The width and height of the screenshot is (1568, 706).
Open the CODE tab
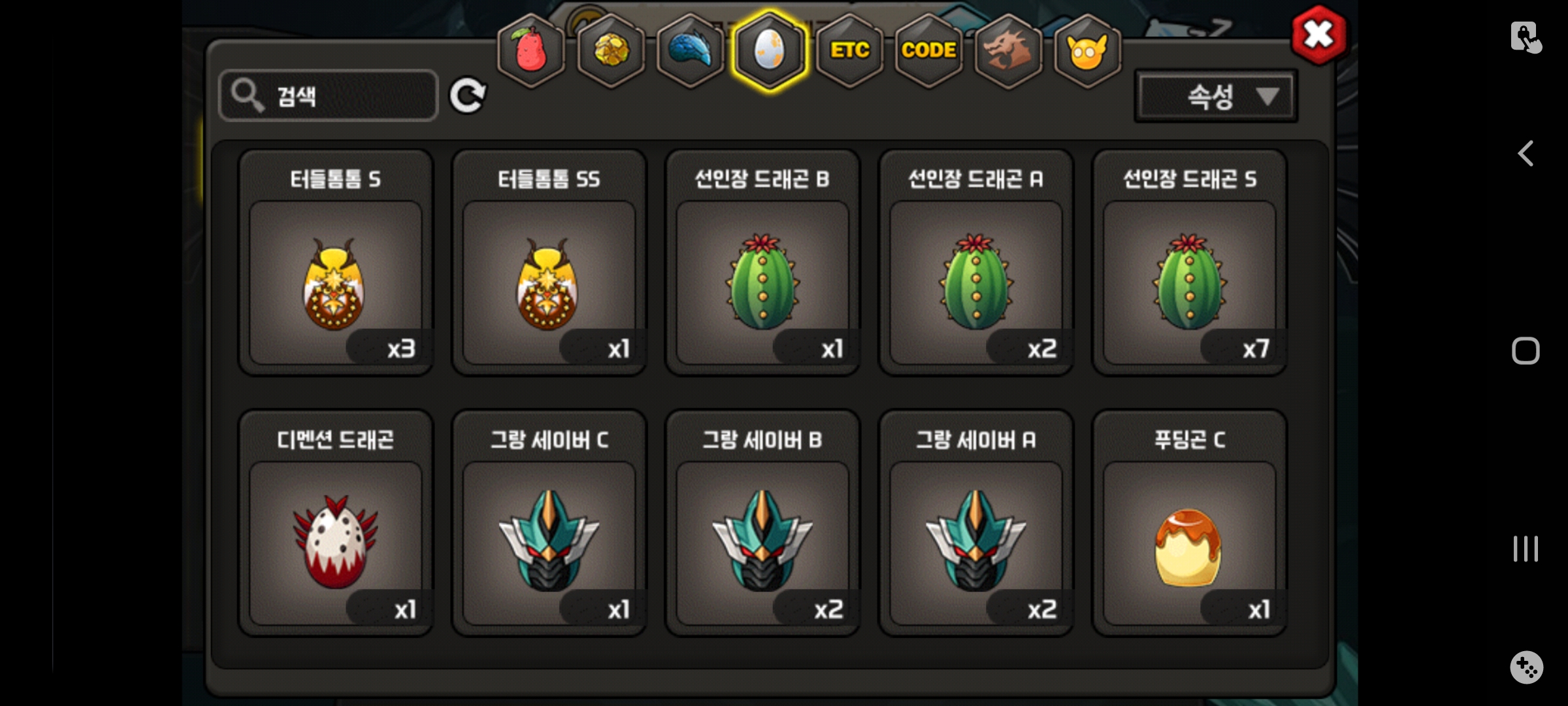pos(928,50)
